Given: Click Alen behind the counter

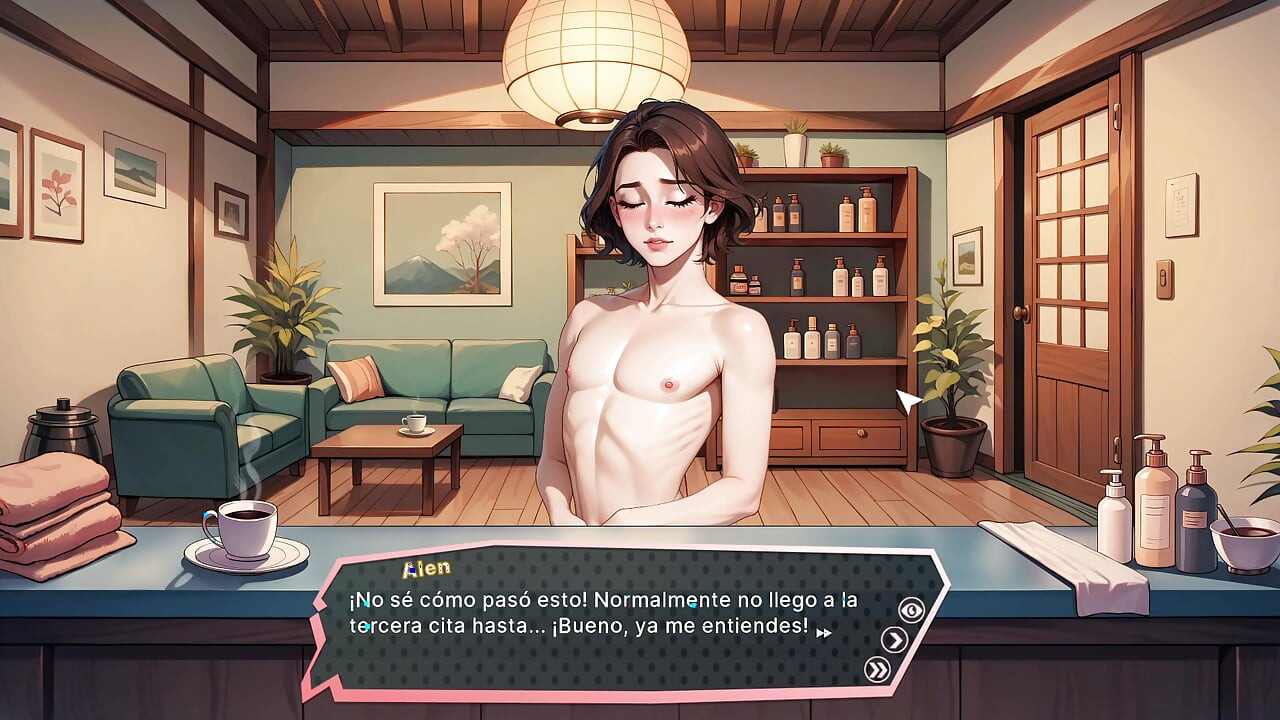Looking at the screenshot, I should click(655, 300).
